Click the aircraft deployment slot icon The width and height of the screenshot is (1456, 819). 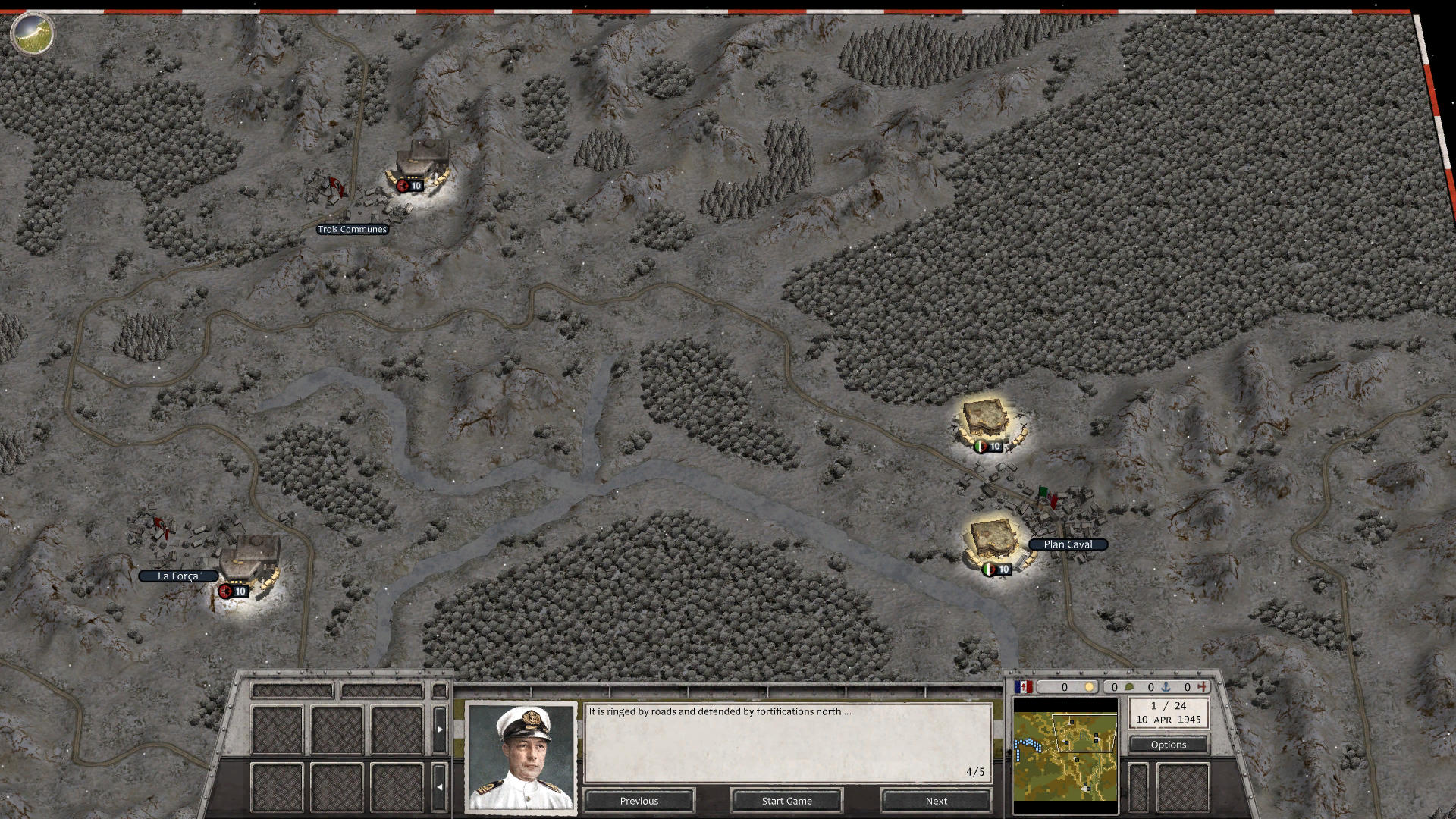[x=1202, y=687]
